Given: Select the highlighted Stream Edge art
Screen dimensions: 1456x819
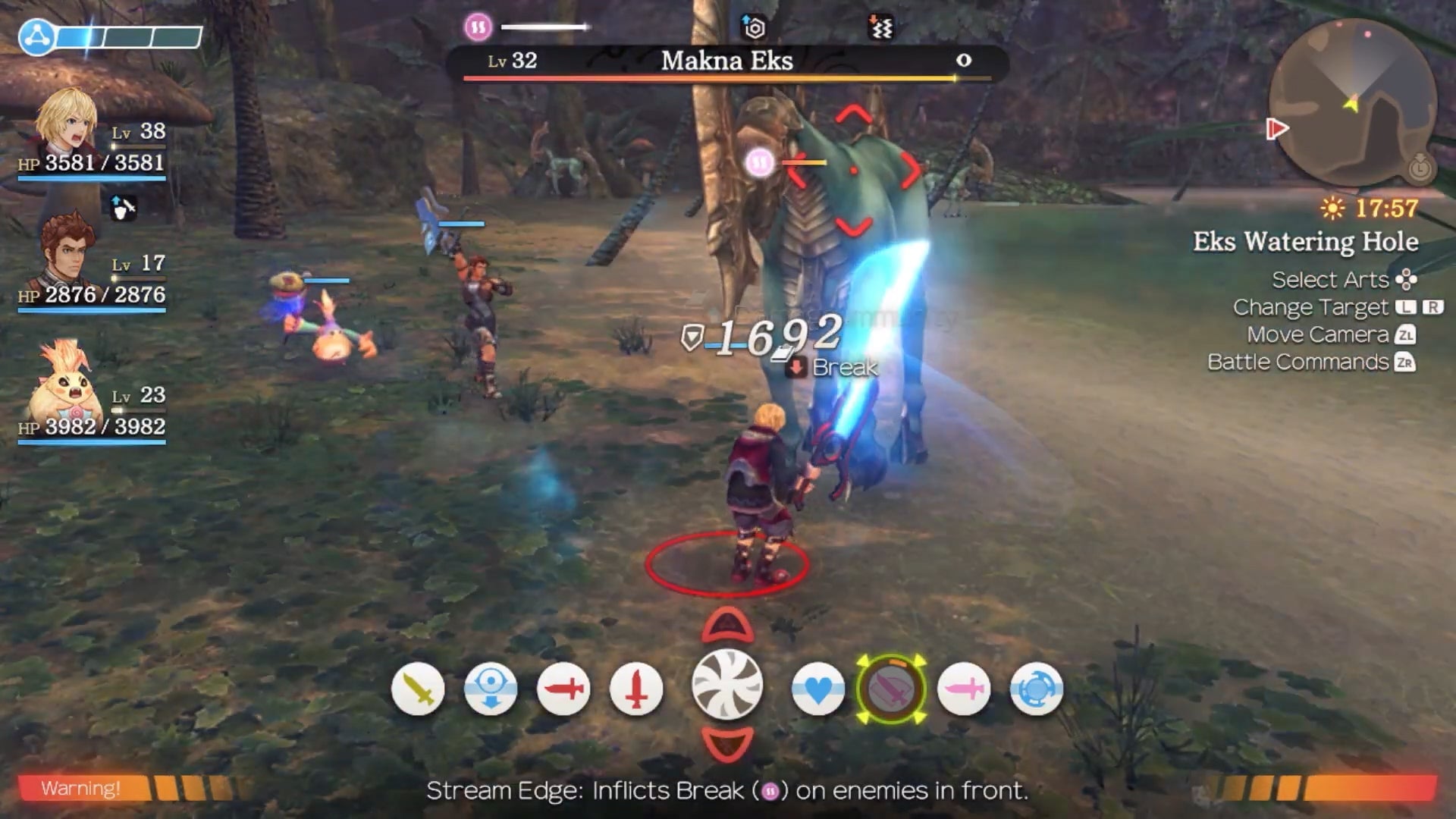Looking at the screenshot, I should 892,690.
